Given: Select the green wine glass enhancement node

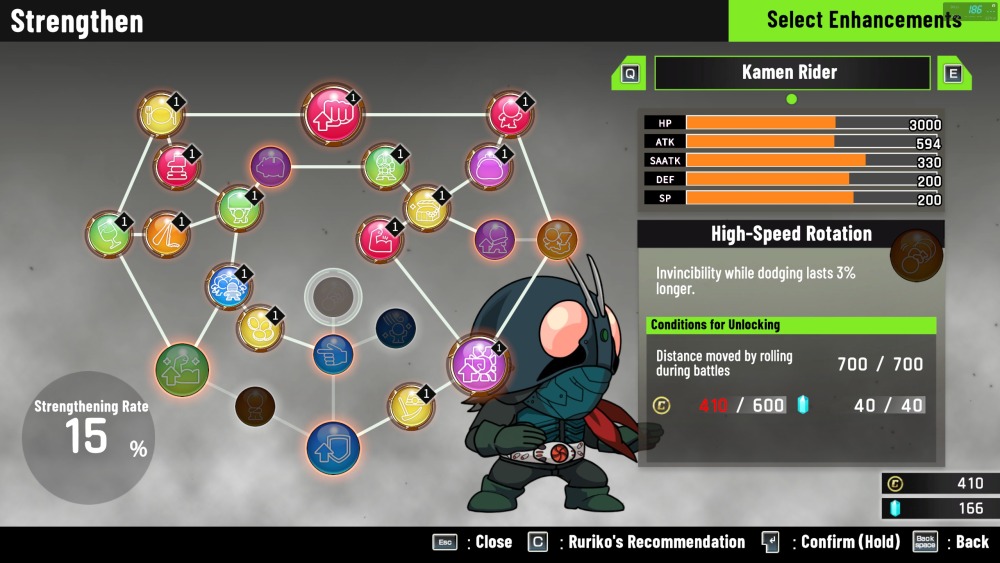Looking at the screenshot, I should tap(109, 234).
